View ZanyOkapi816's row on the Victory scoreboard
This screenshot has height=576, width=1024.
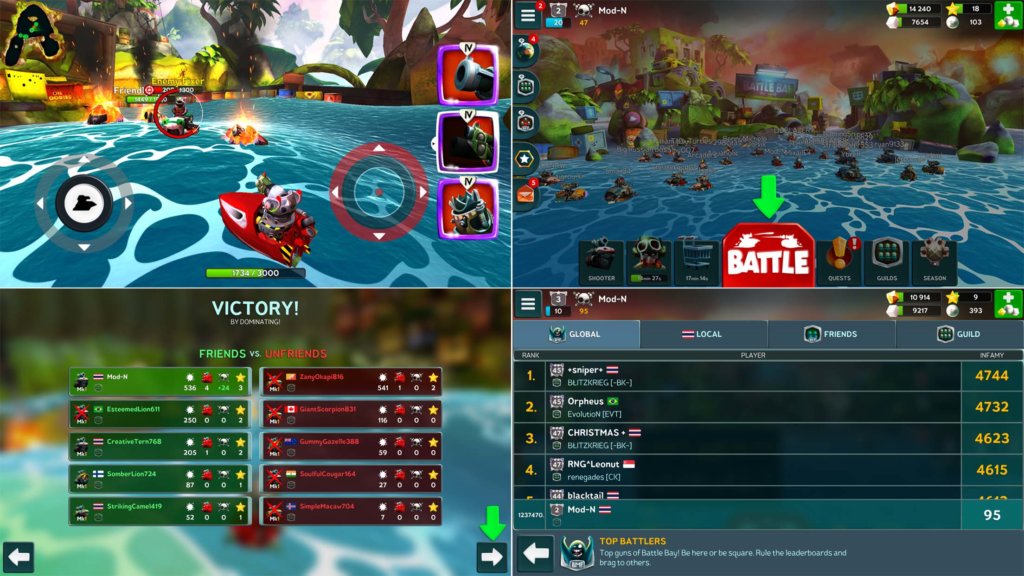point(350,382)
